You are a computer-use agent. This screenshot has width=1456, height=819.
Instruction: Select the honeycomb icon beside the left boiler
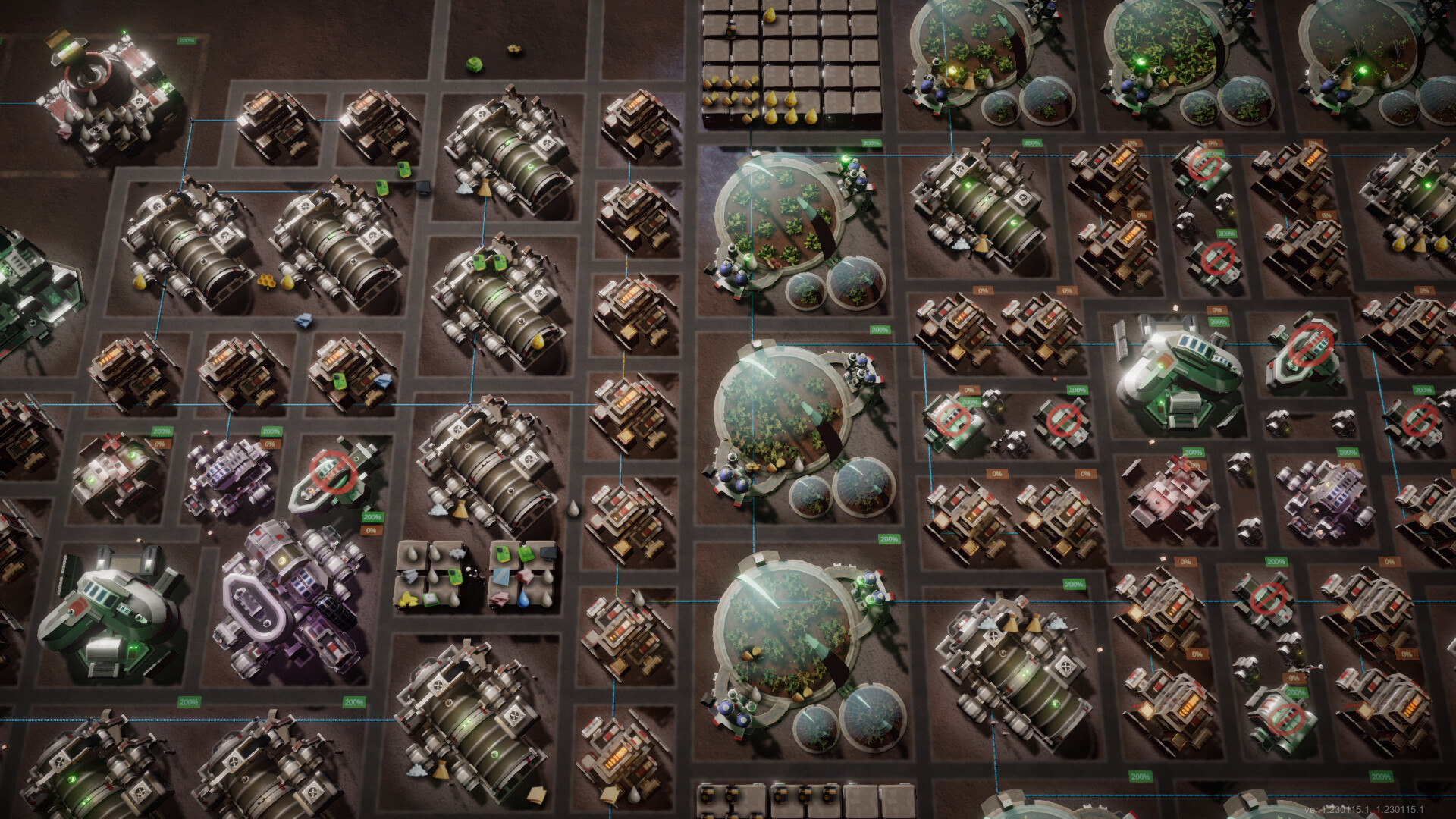266,281
